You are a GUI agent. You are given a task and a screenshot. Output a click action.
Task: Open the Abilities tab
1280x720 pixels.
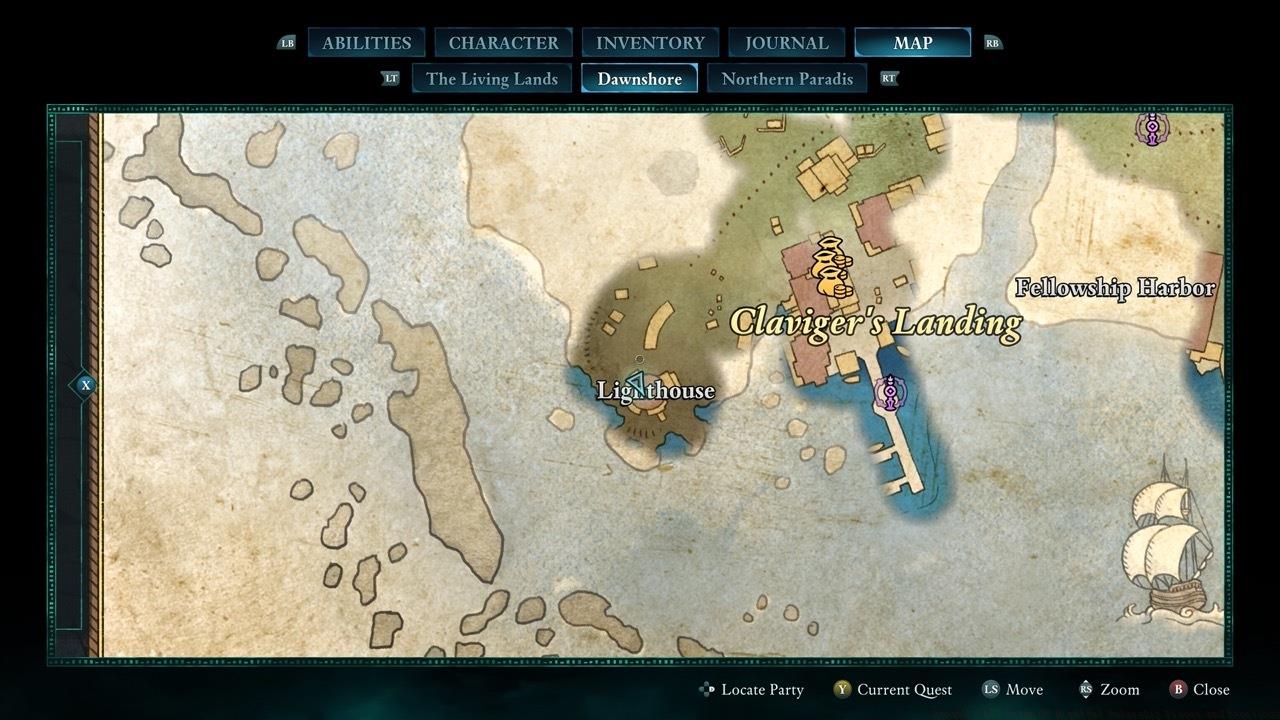point(366,43)
